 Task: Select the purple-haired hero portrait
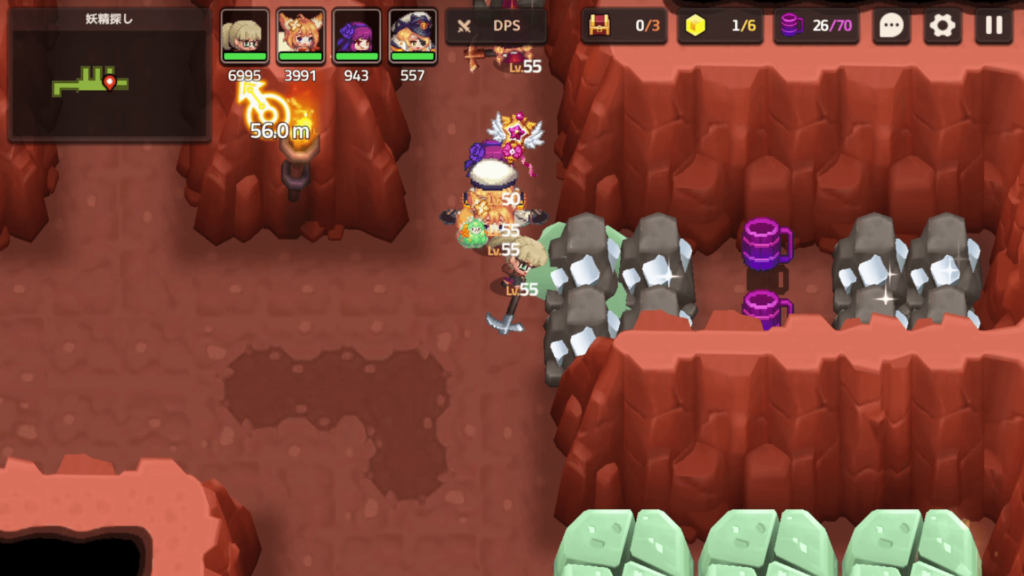(356, 37)
